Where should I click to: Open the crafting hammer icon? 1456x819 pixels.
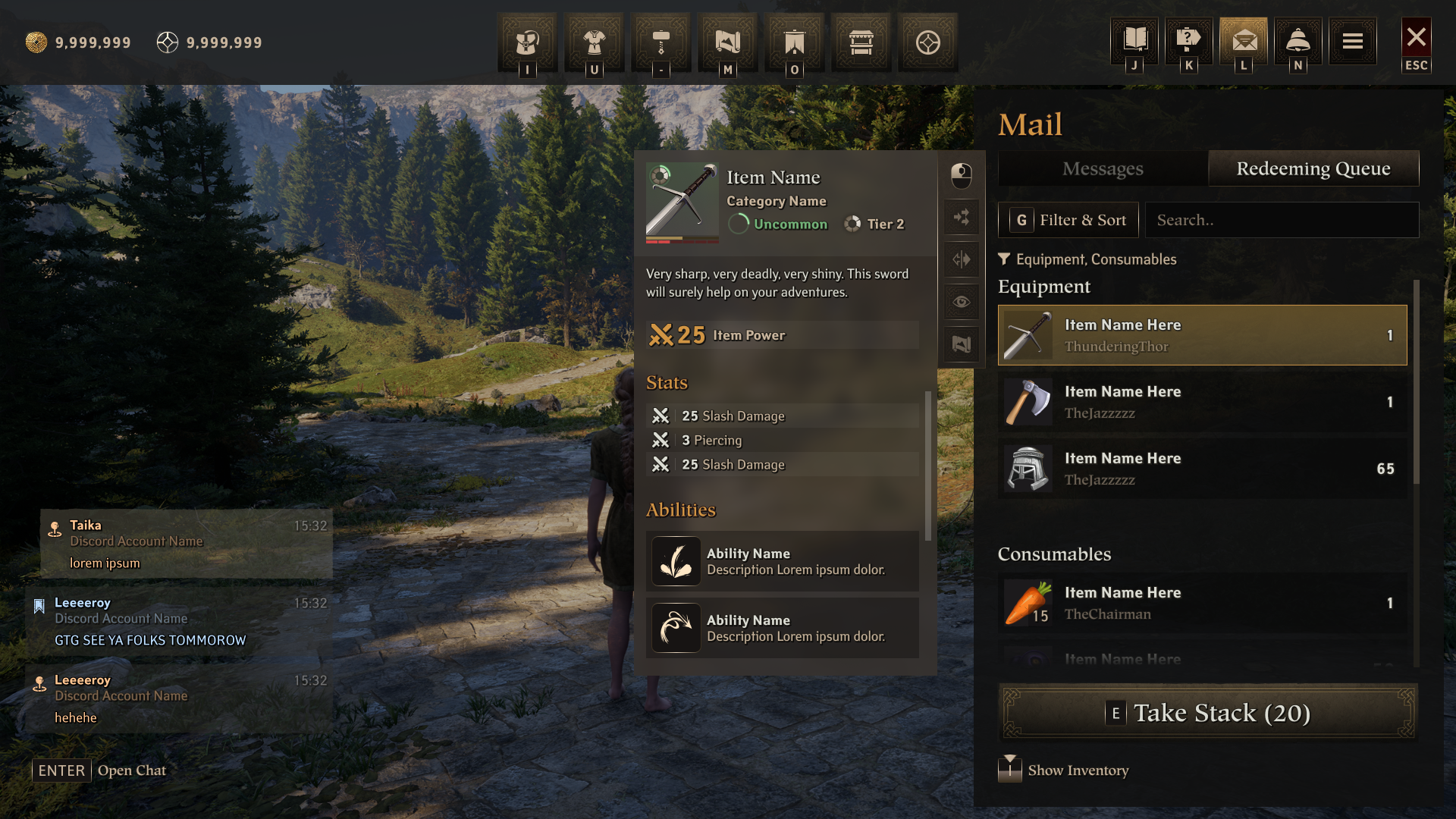tap(661, 42)
